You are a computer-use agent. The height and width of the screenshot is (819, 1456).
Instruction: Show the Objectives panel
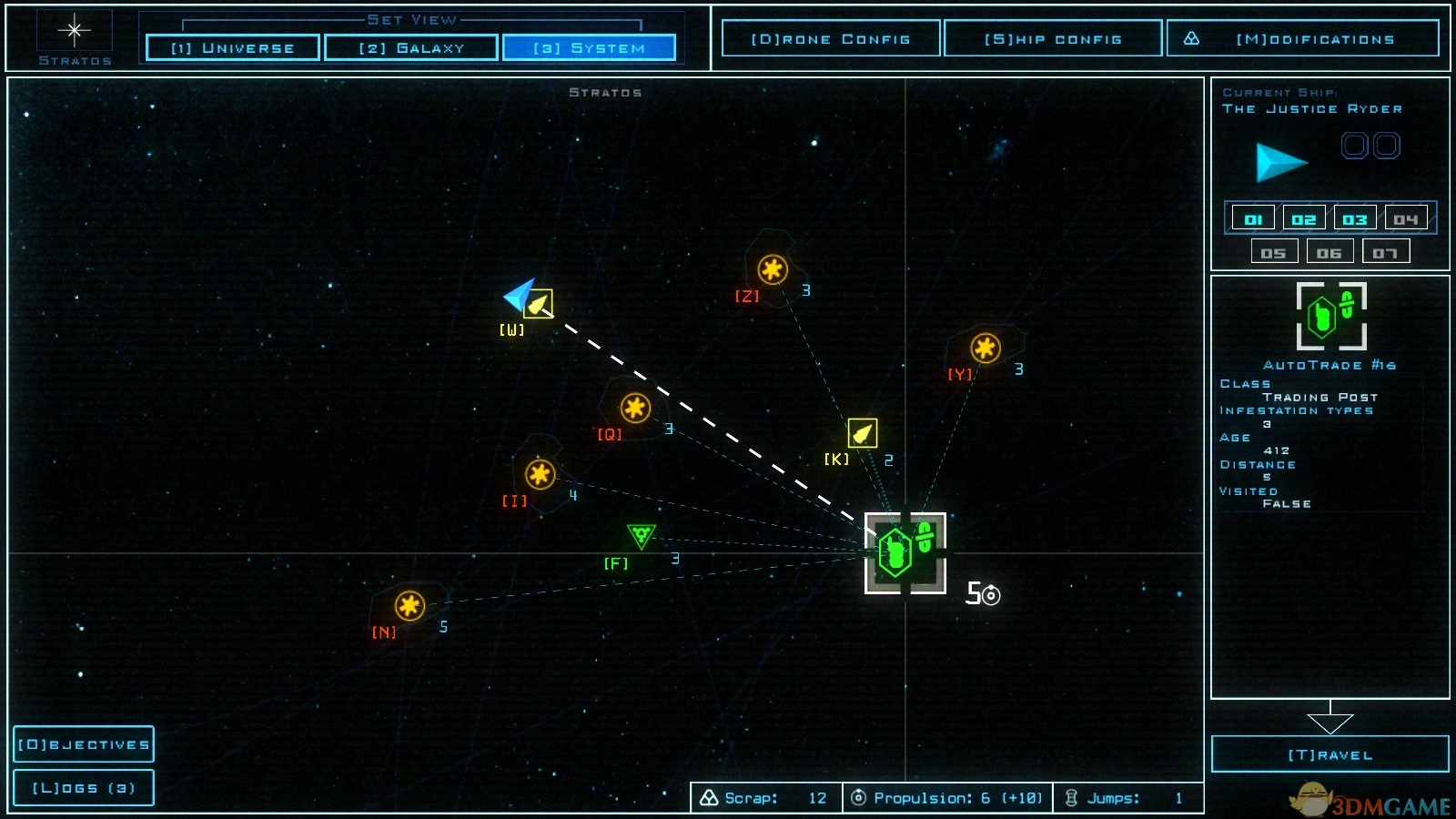click(84, 744)
